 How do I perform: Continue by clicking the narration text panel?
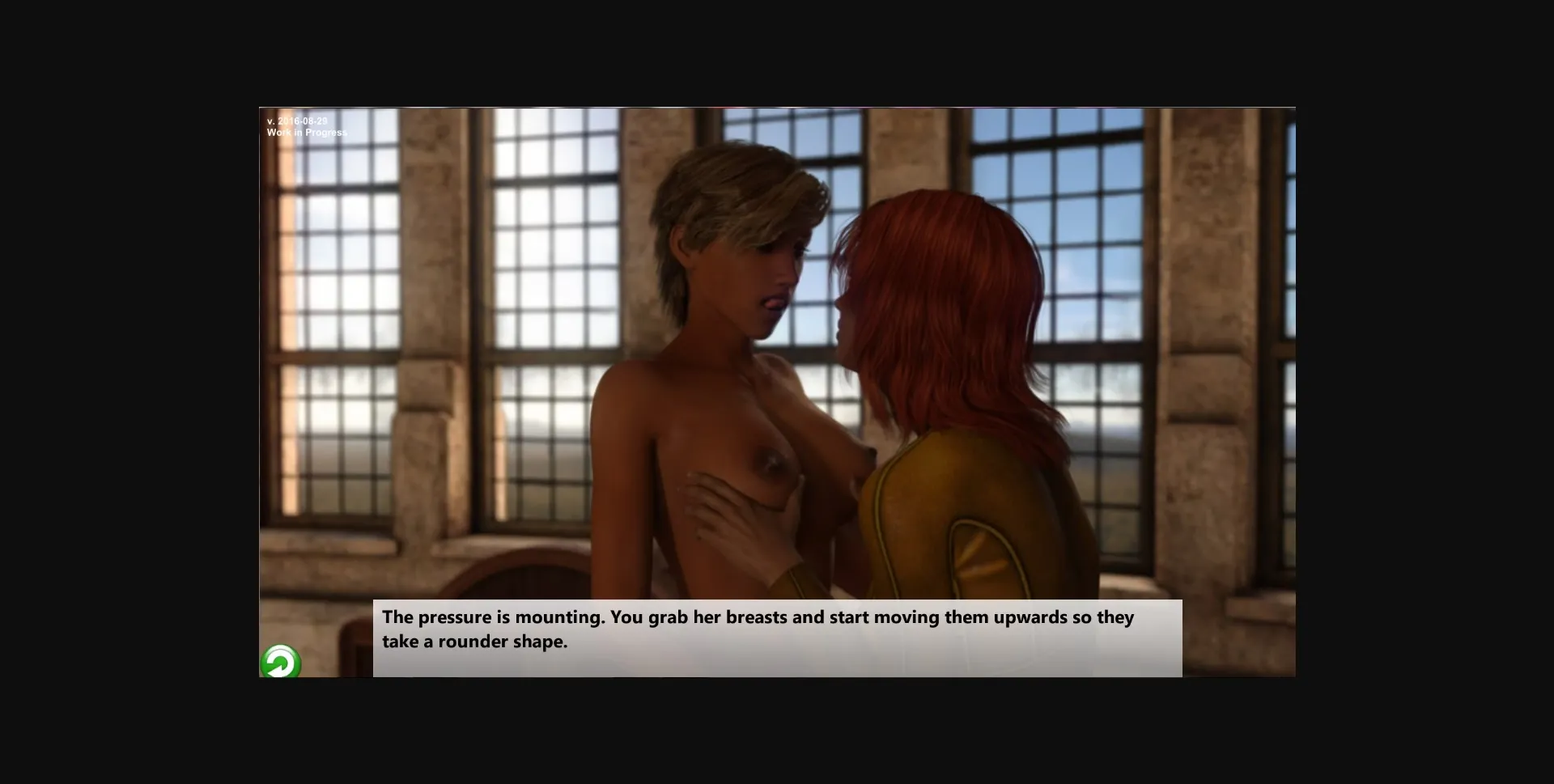tap(777, 638)
